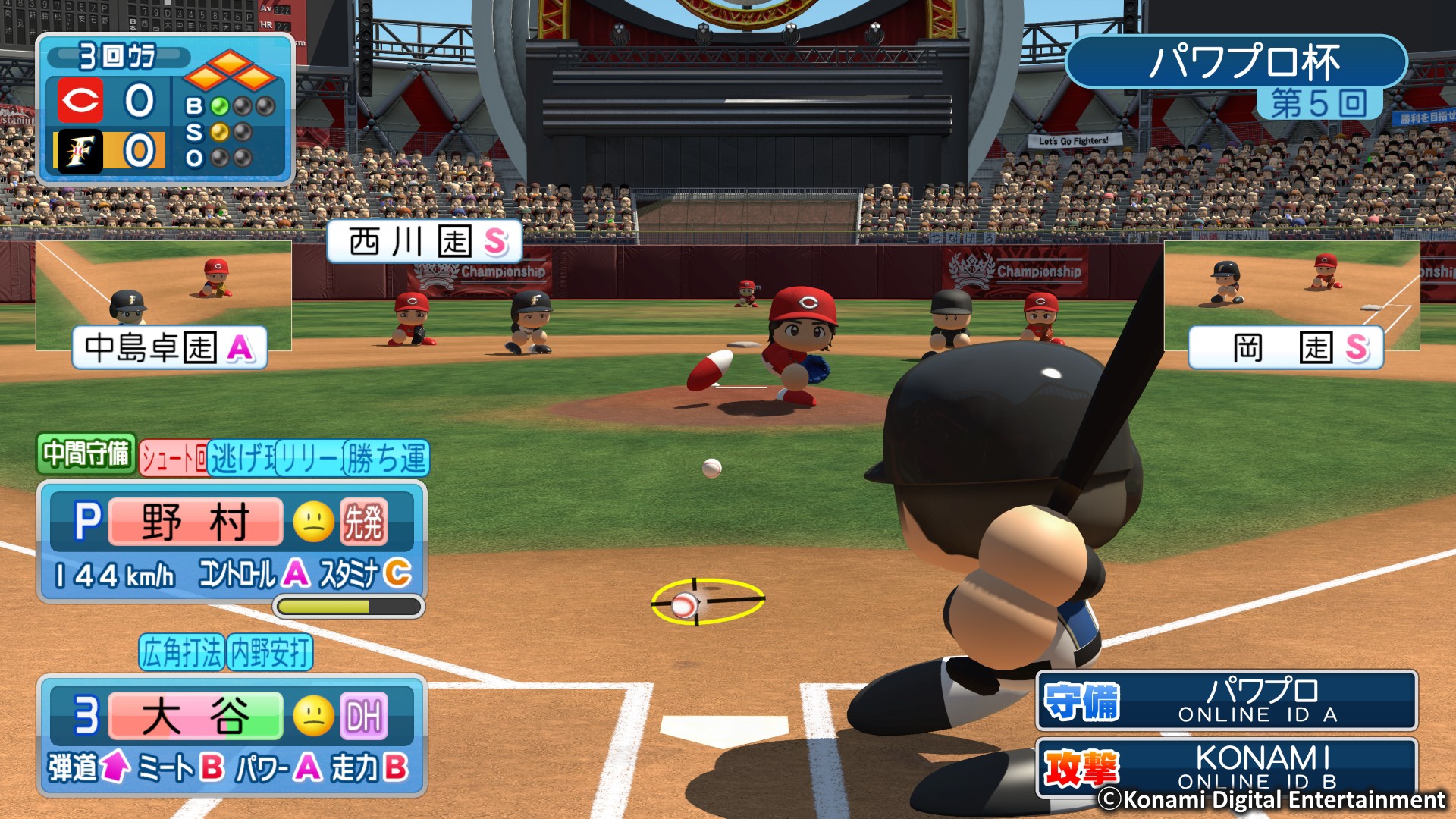Screen dimensions: 1456x819
Task: Click the pitcher's 先発 role badge
Action: click(364, 522)
